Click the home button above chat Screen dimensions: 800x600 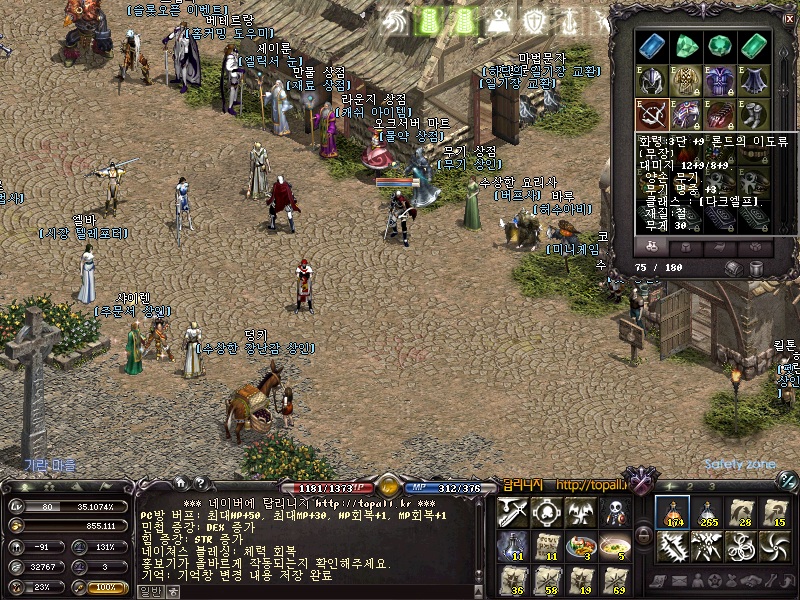(180, 483)
